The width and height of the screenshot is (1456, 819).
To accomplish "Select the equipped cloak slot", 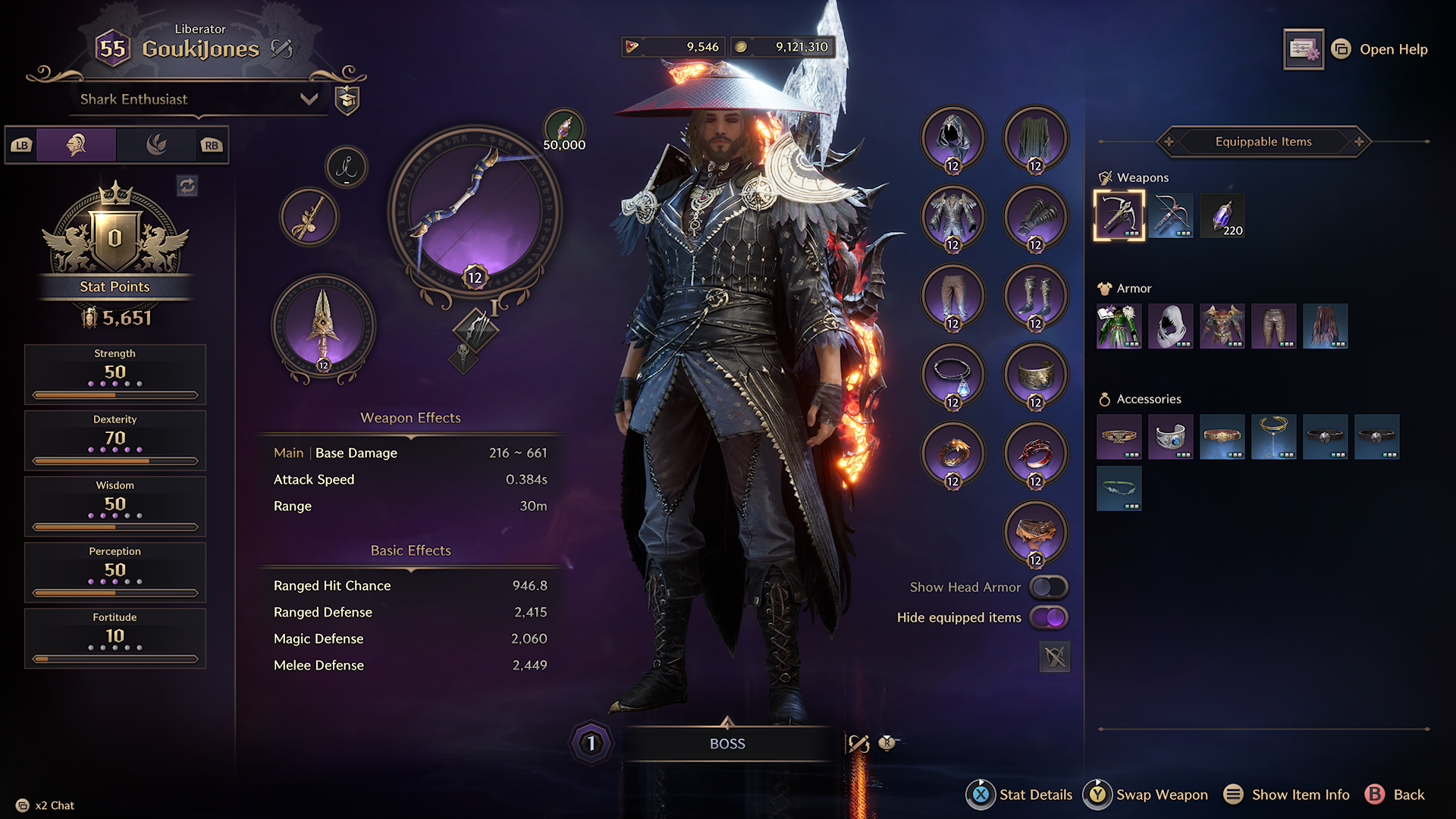I will click(x=1035, y=138).
